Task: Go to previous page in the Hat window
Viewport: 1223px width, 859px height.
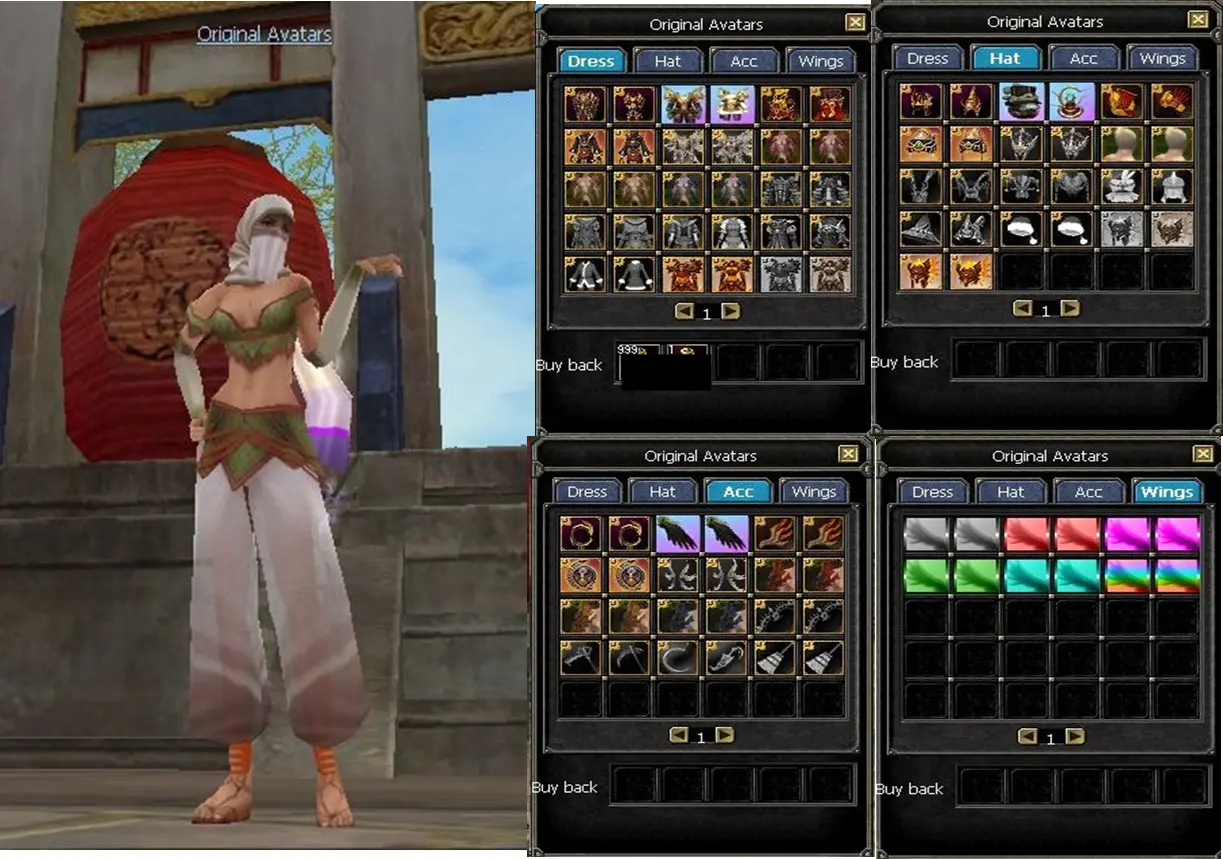Action: [1022, 309]
